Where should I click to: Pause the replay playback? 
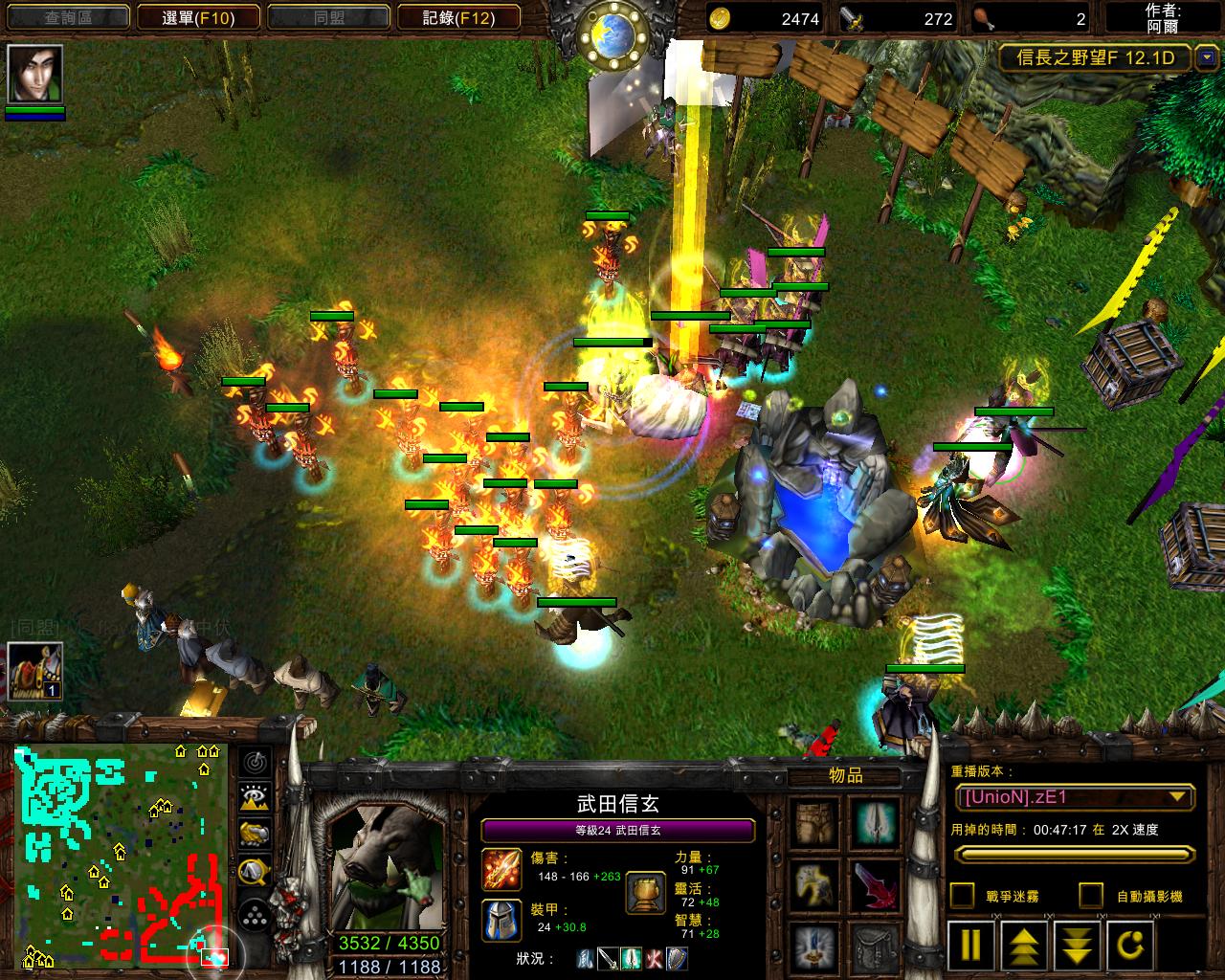[970, 944]
